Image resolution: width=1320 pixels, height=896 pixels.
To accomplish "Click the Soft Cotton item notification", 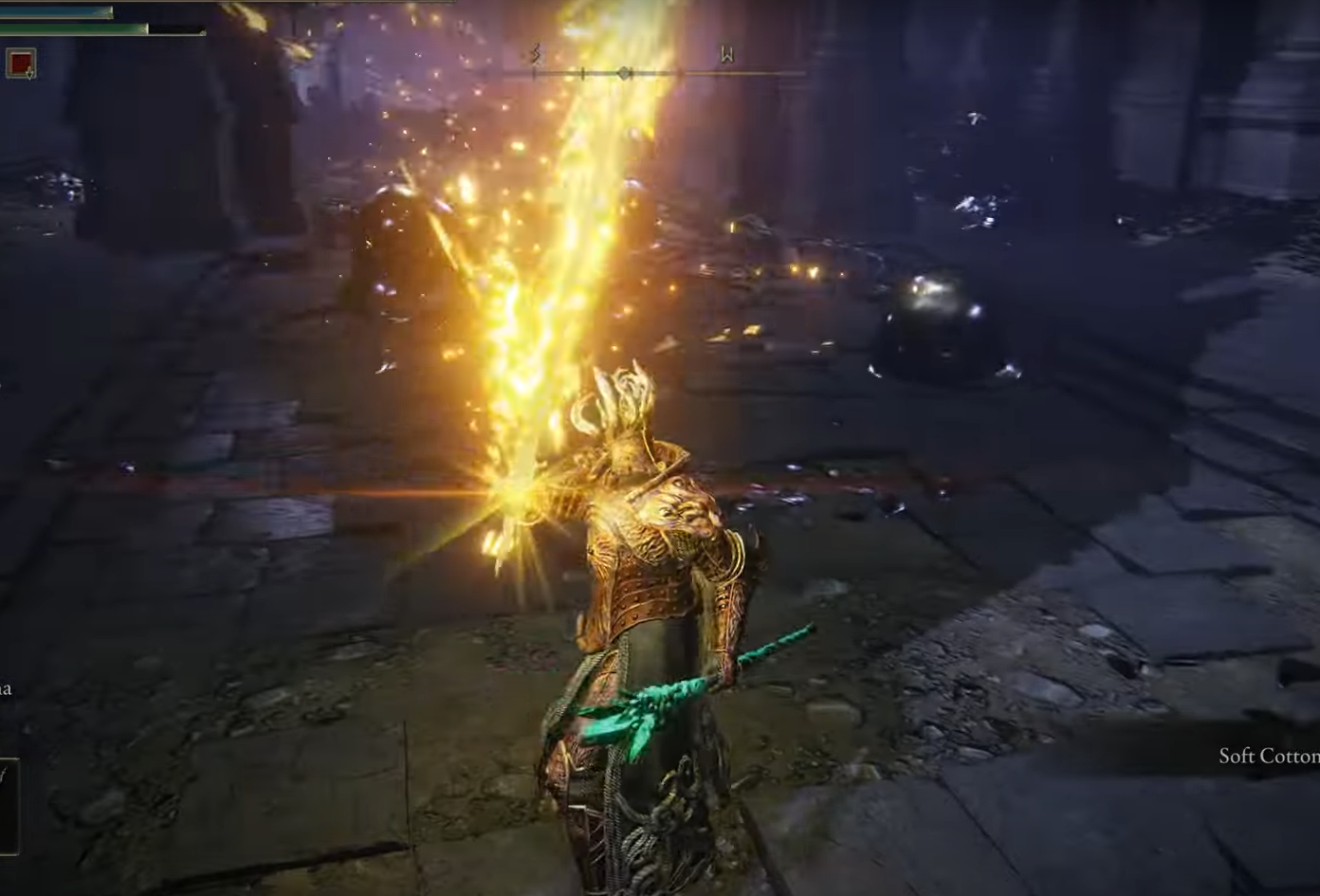I will (1268, 756).
